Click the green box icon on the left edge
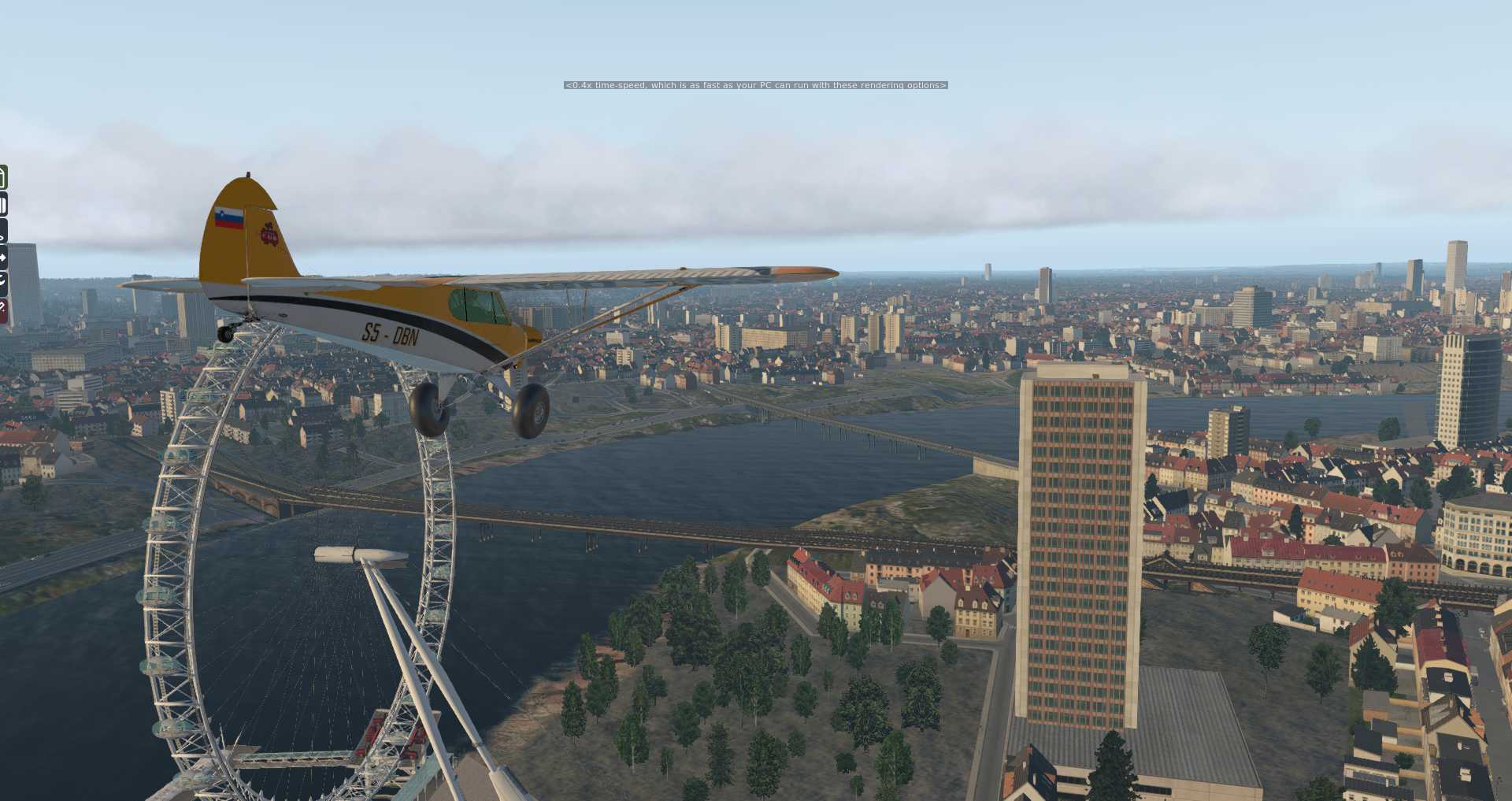The height and width of the screenshot is (801, 1512). pos(3,177)
